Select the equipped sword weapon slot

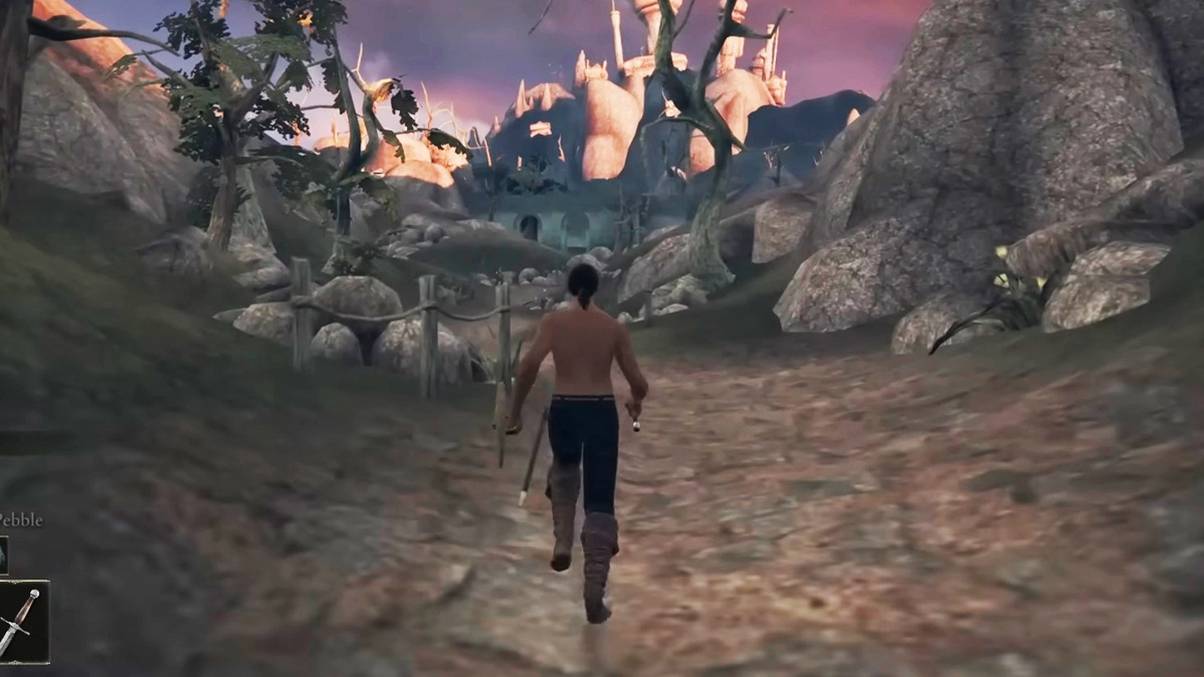pos(21,621)
